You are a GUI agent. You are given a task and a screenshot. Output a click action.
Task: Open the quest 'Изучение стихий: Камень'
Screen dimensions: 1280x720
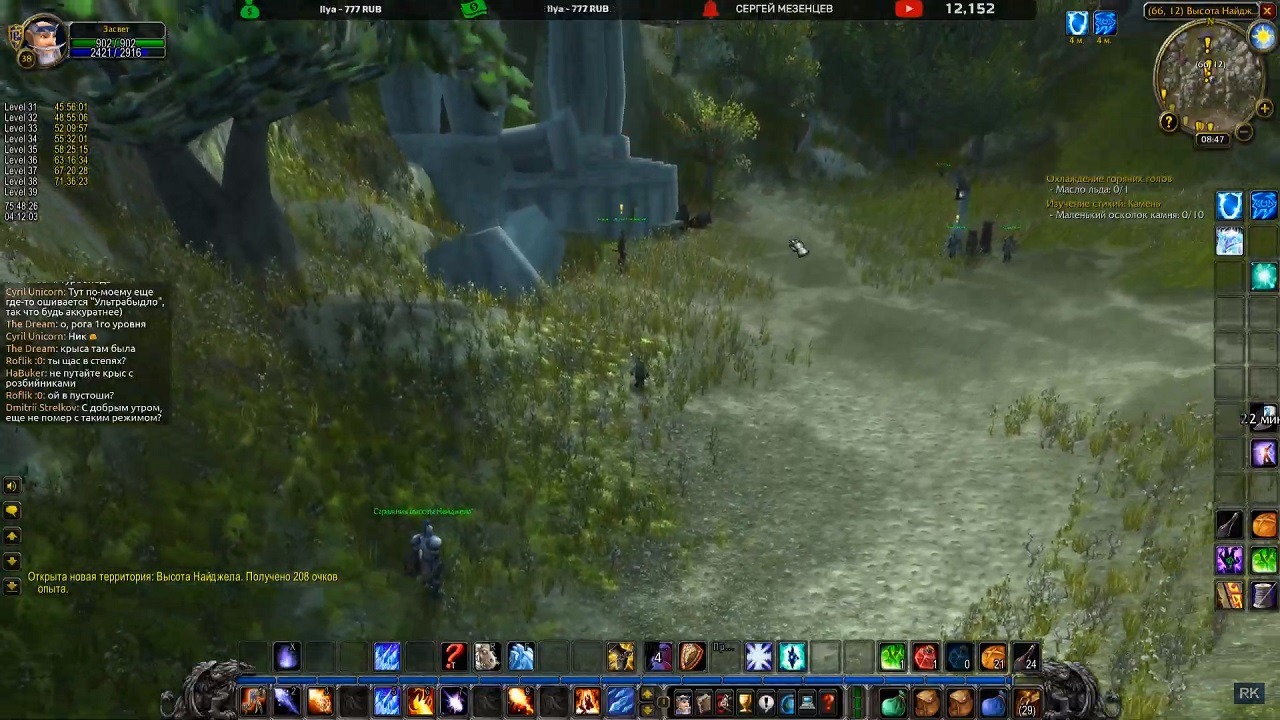click(1103, 203)
